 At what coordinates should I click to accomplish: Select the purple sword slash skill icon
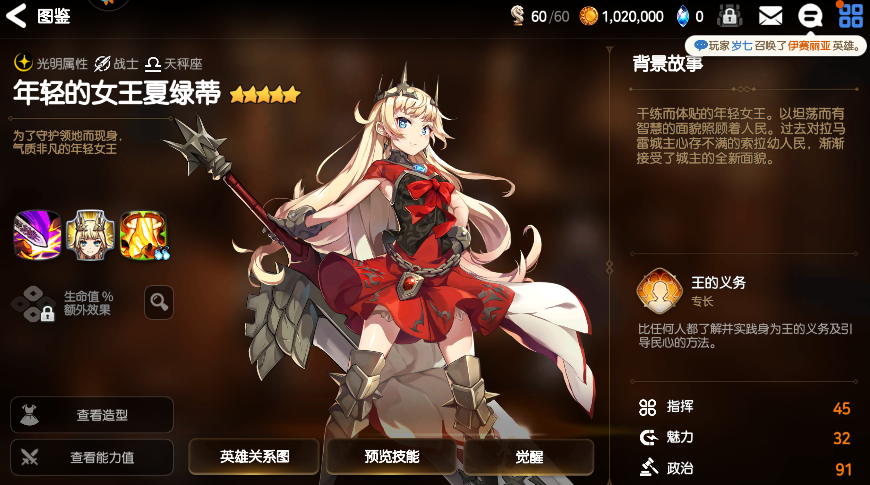[x=37, y=235]
